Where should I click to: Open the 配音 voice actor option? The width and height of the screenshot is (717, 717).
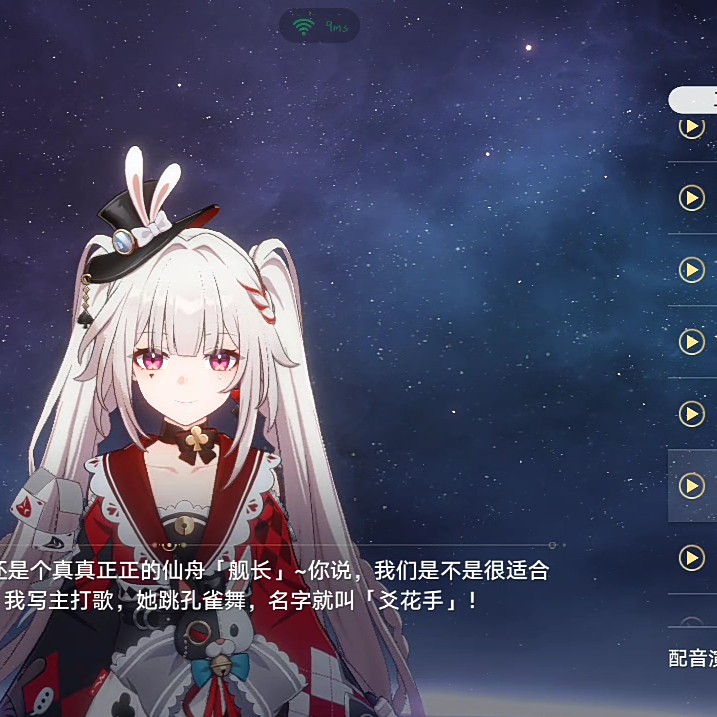pyautogui.click(x=693, y=658)
